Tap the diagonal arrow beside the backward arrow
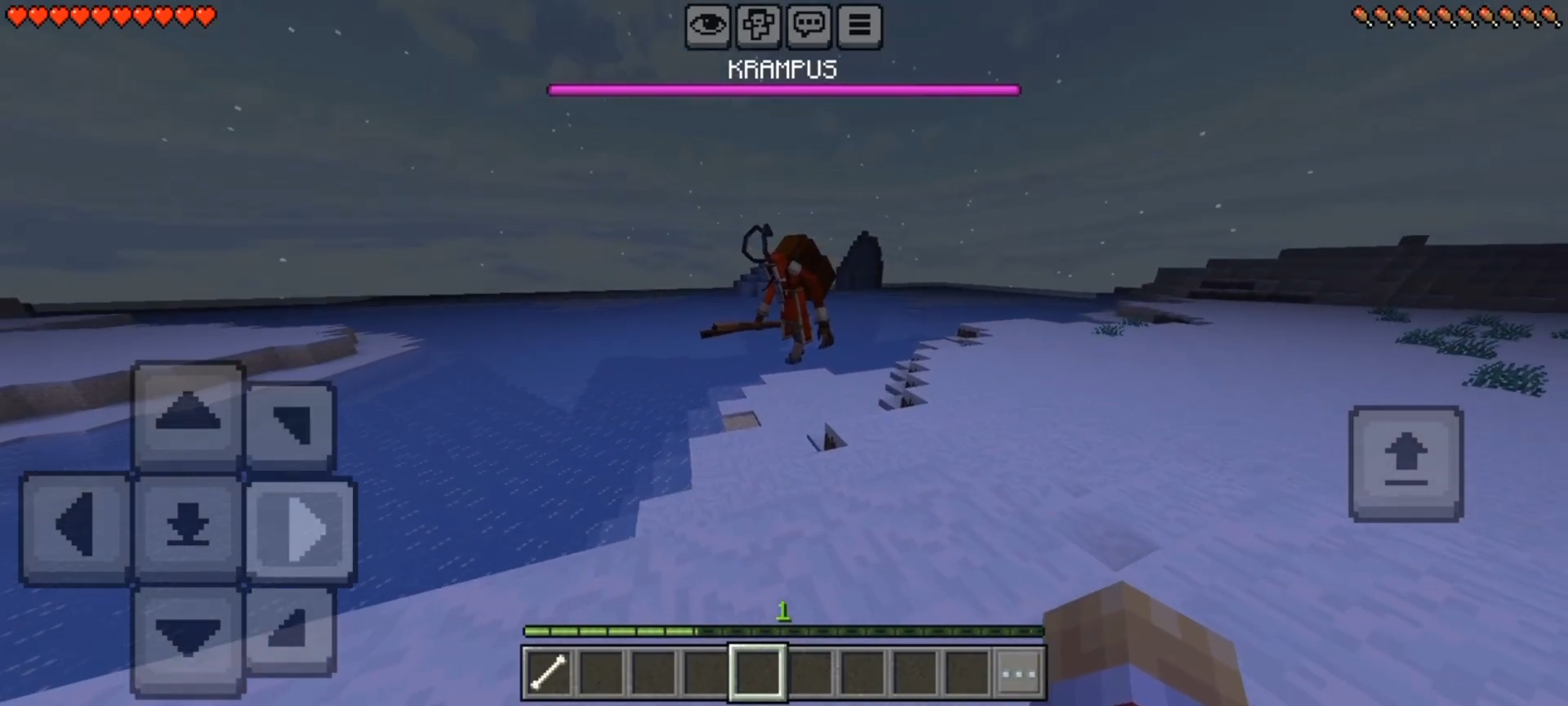 pyautogui.click(x=289, y=630)
